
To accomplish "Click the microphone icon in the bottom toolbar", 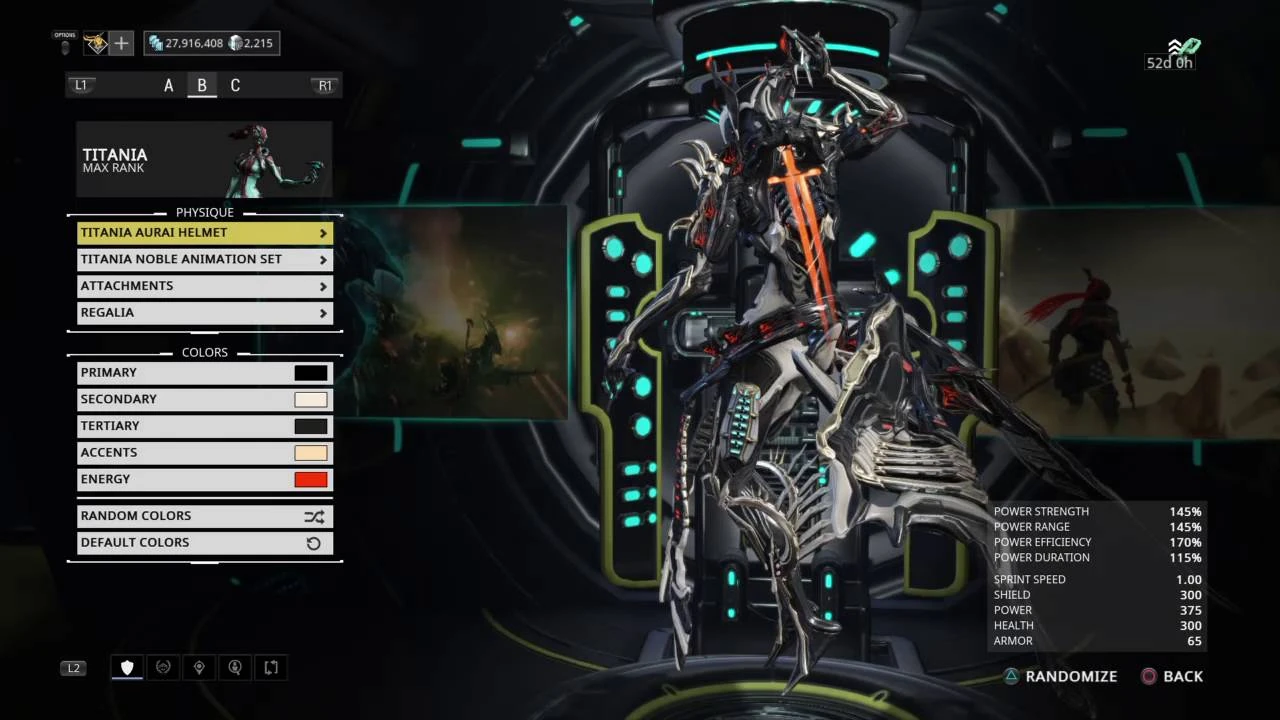I will point(235,667).
